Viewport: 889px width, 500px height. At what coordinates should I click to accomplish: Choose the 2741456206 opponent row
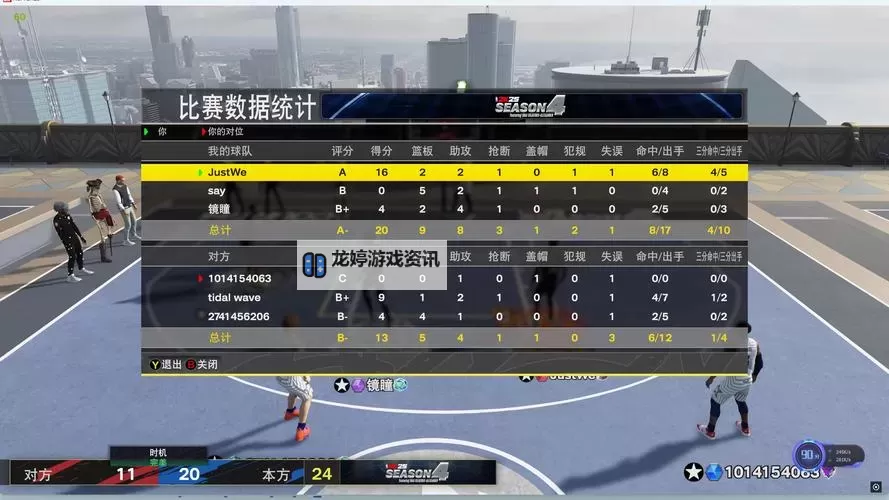(x=444, y=316)
